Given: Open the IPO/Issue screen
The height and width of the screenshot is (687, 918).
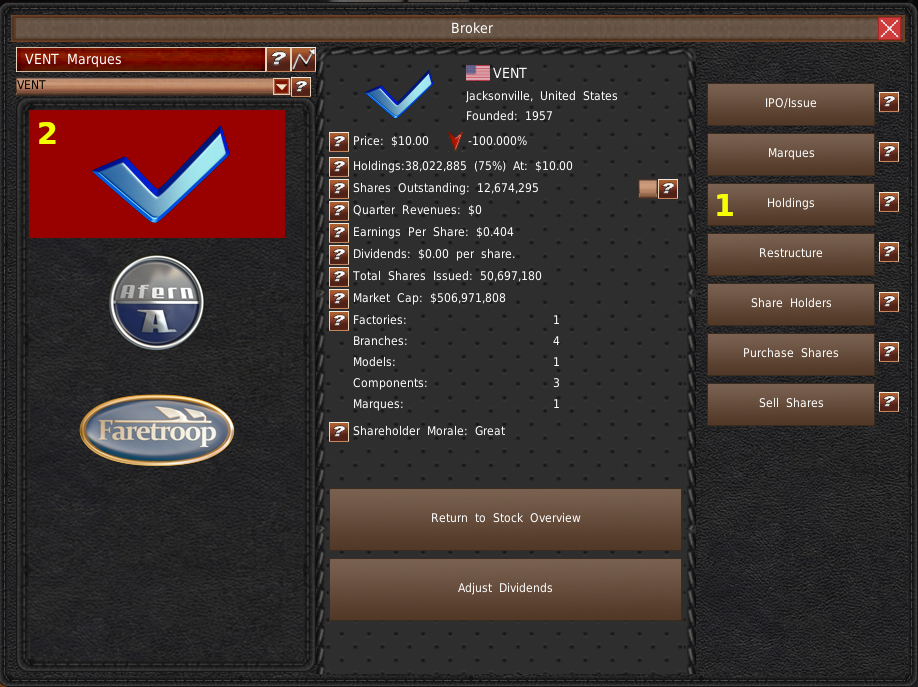Looking at the screenshot, I should (790, 103).
